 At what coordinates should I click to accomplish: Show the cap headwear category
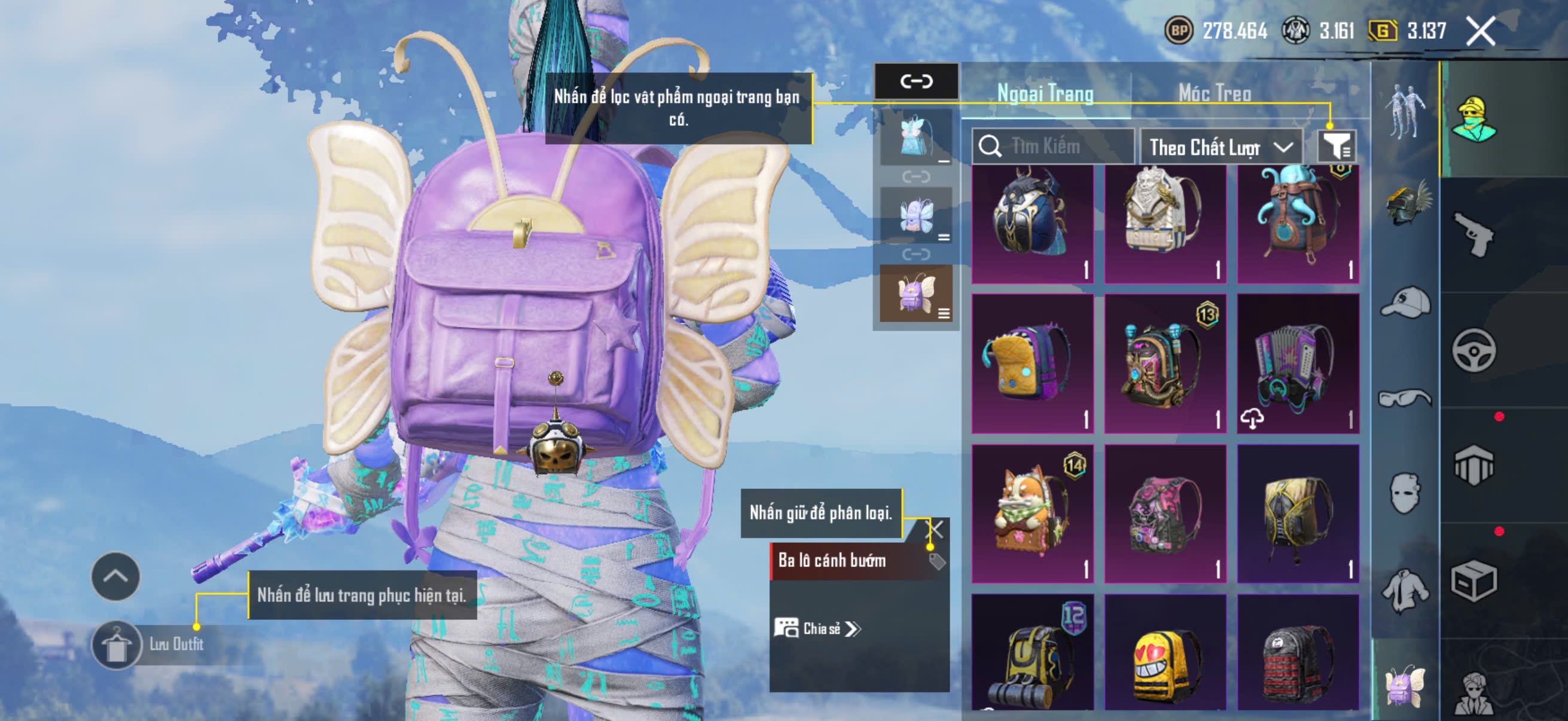(x=1405, y=303)
